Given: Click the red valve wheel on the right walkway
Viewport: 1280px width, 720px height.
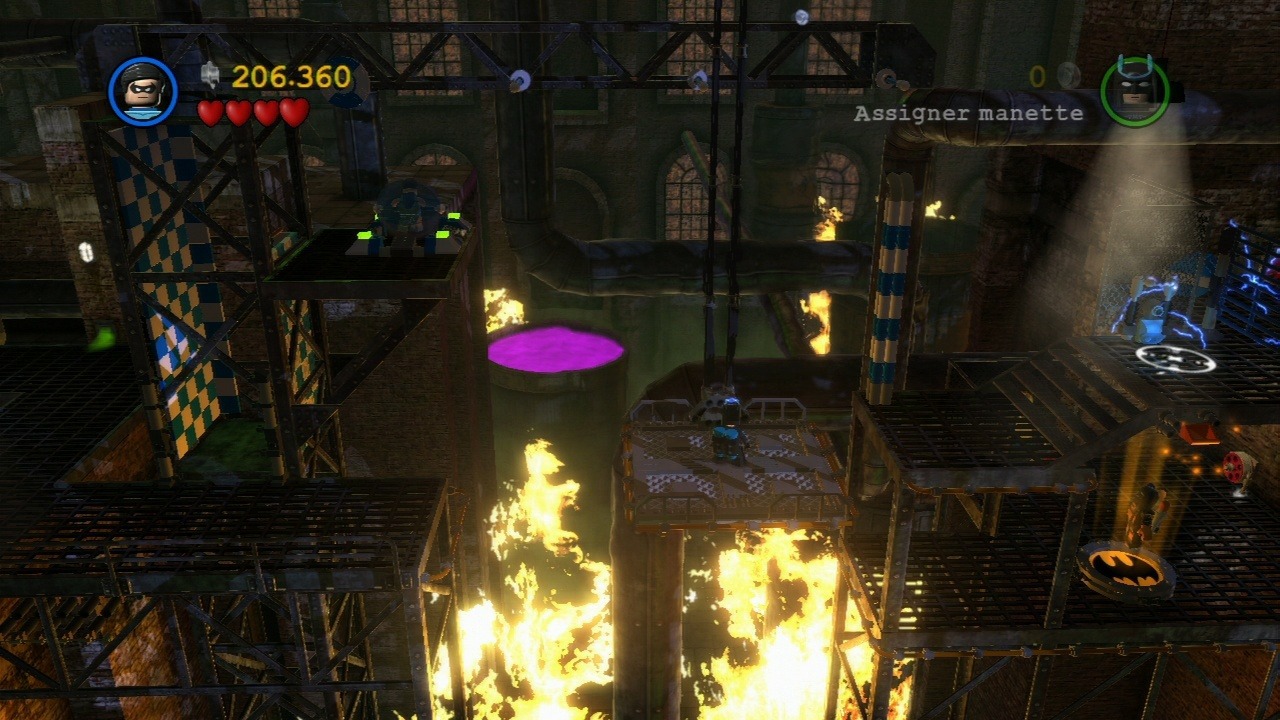Looking at the screenshot, I should 1233,464.
